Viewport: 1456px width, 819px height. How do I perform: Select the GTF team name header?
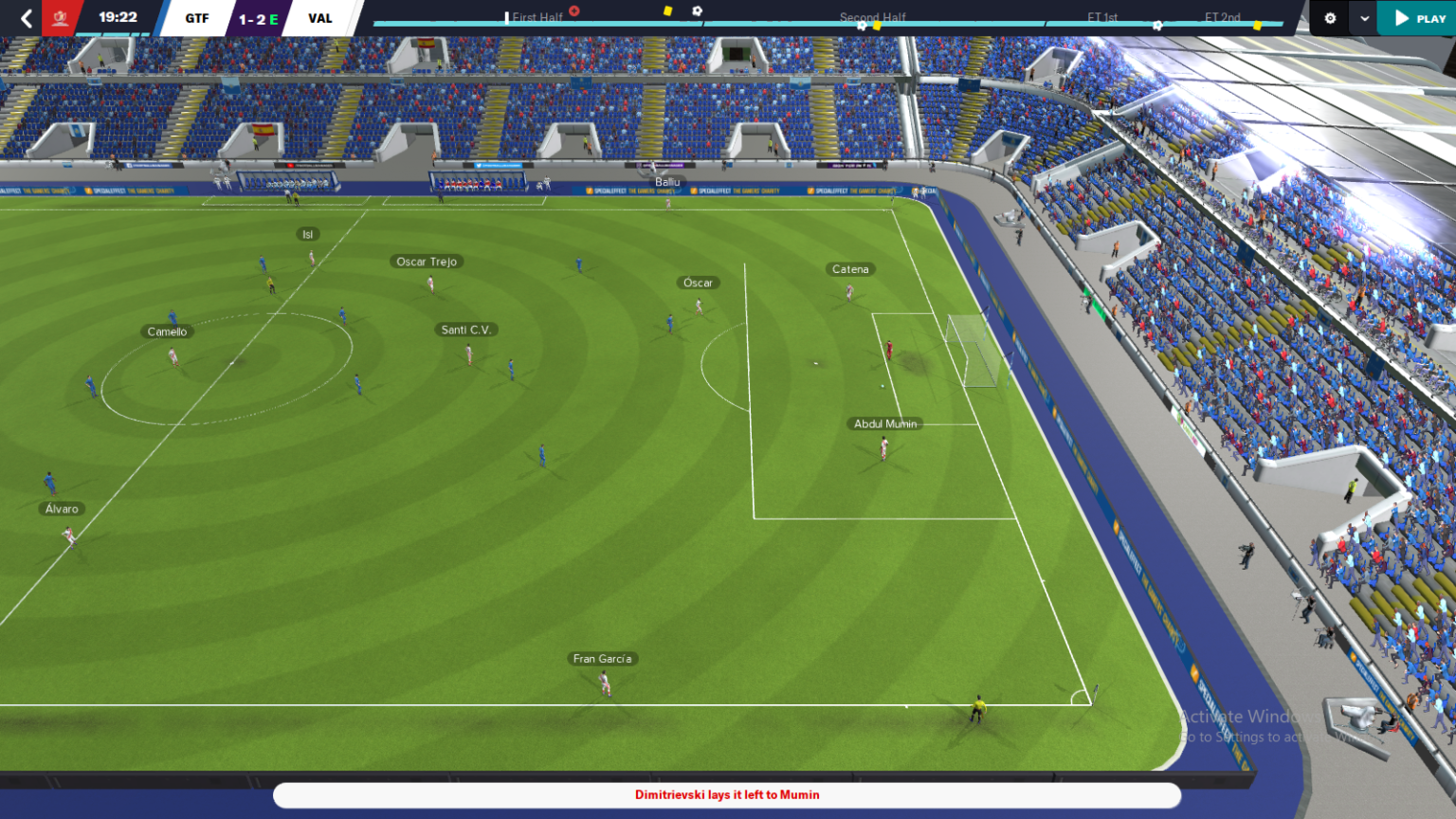195,17
